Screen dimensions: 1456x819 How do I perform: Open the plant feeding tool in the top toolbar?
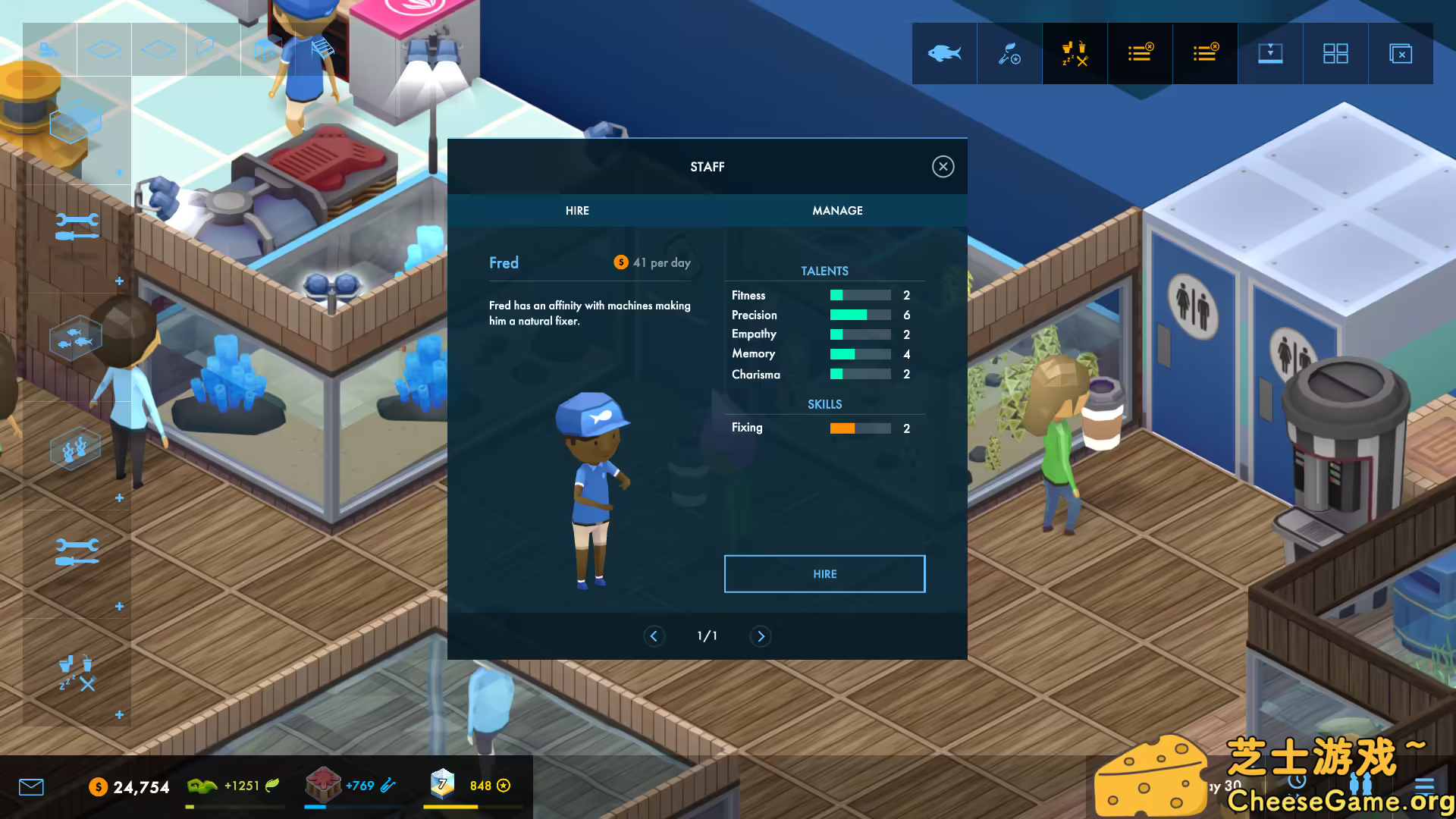(x=1009, y=53)
